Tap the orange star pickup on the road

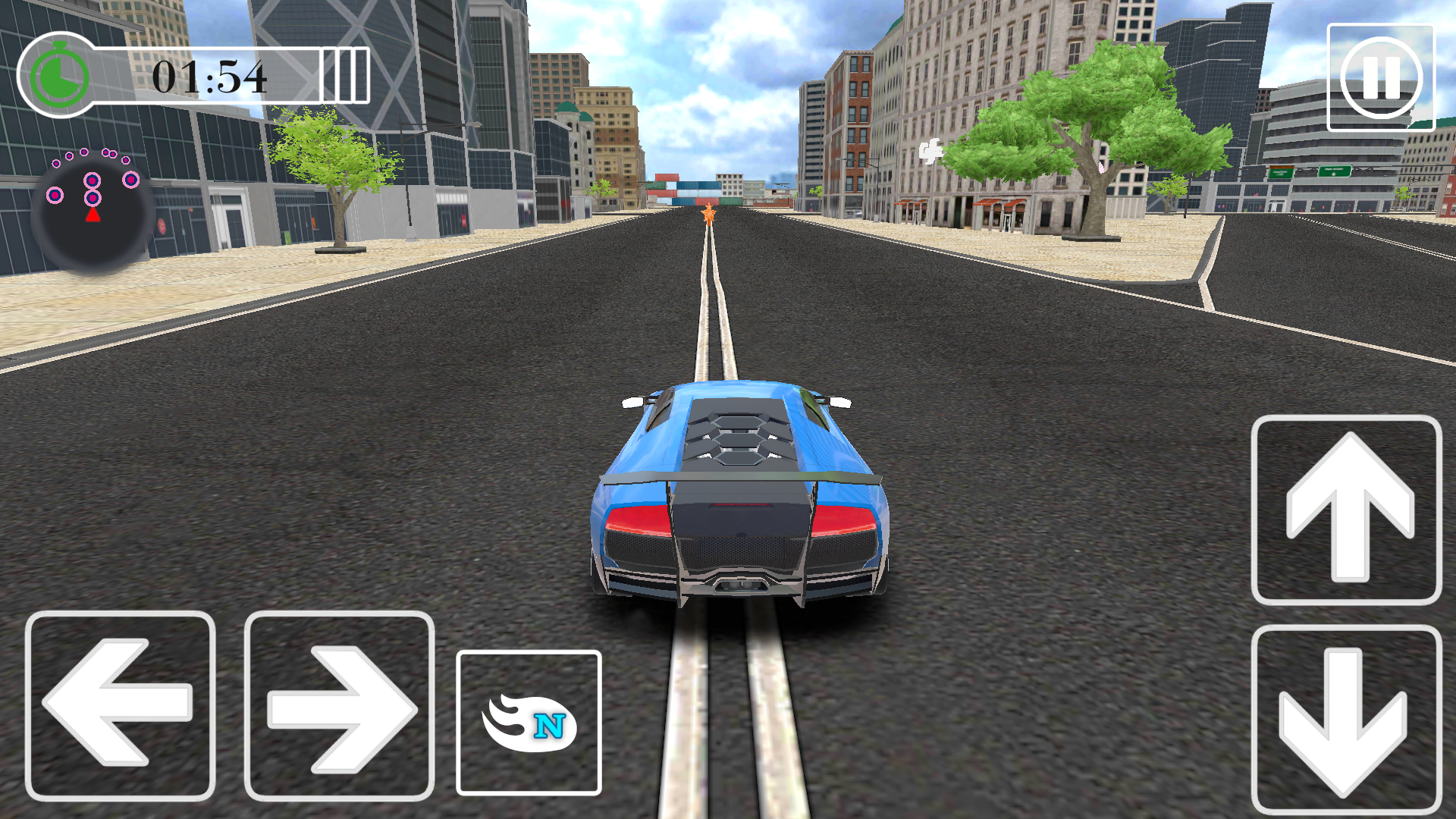click(708, 215)
